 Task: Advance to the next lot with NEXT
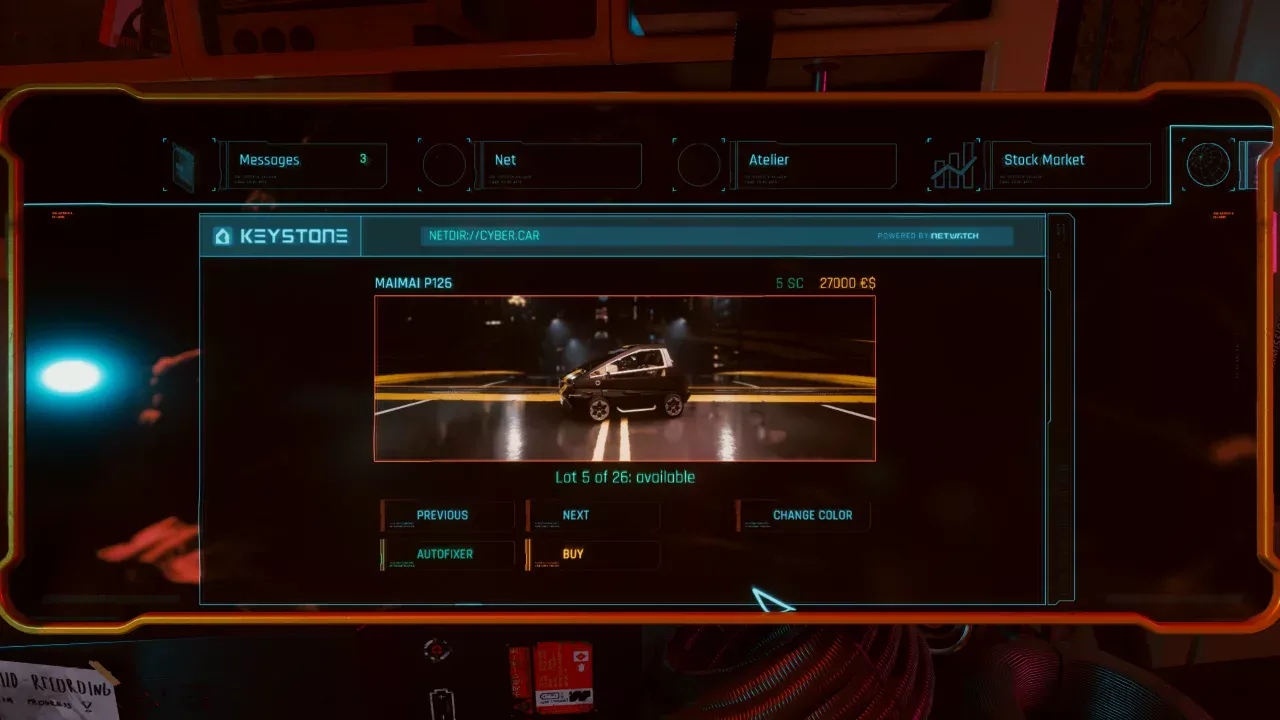click(594, 514)
